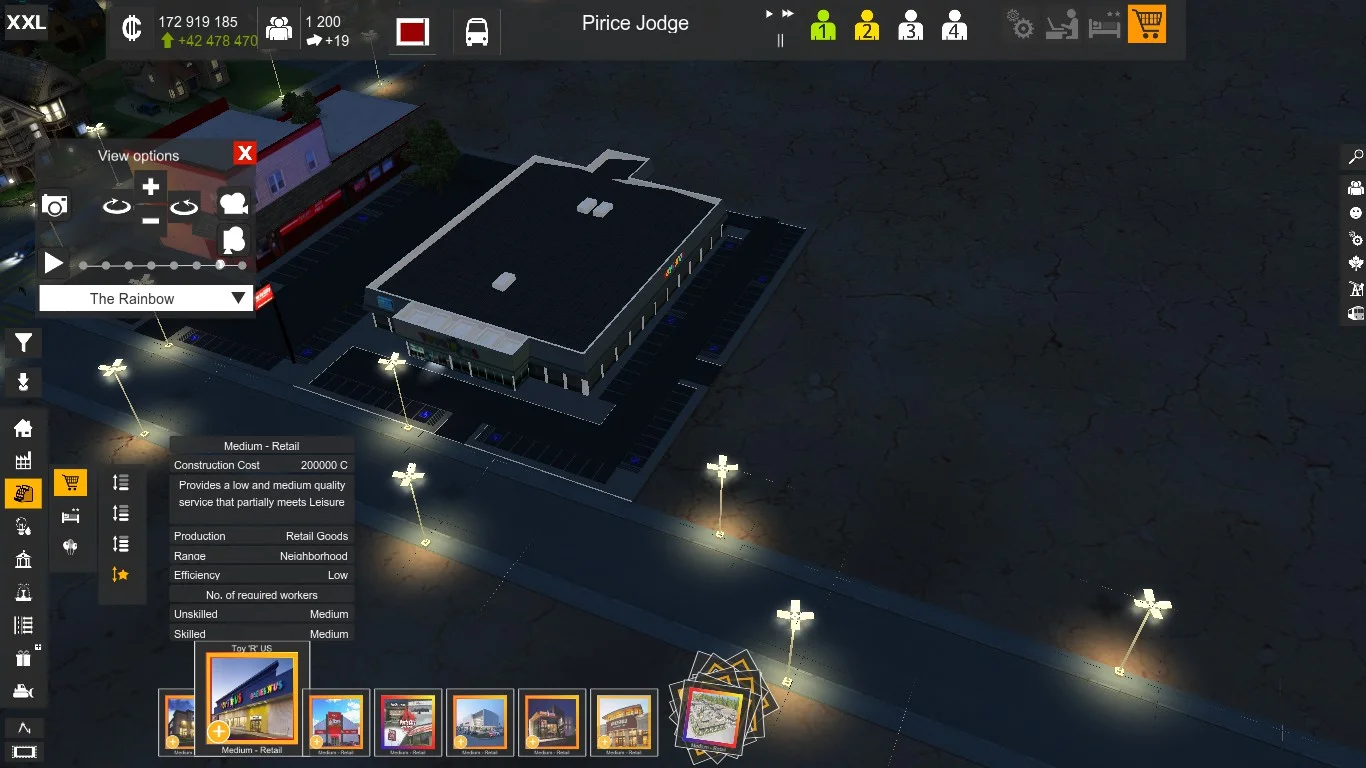Close the View options panel
This screenshot has width=1366, height=768.
coord(244,153)
